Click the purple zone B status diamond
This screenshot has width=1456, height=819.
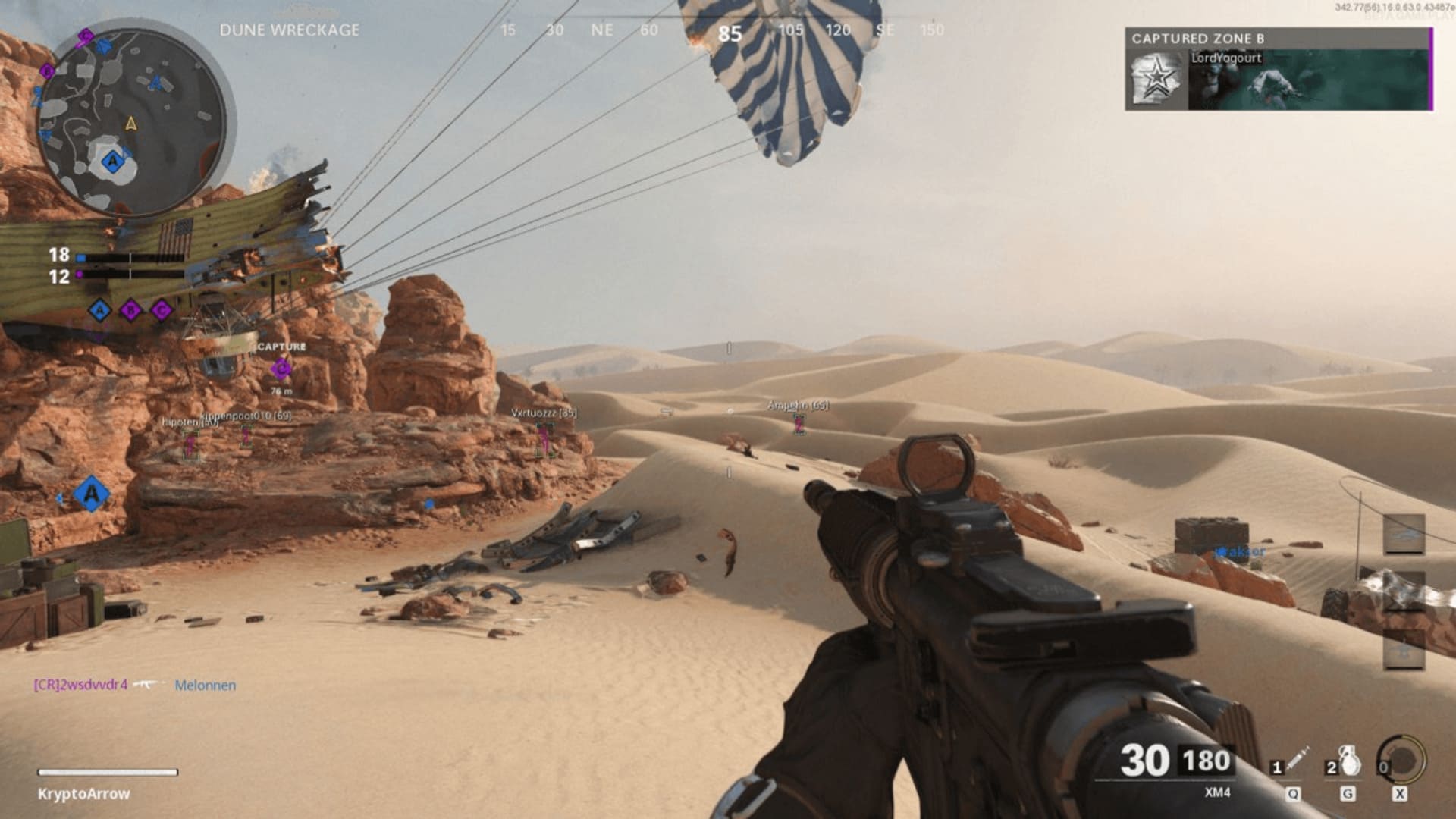tap(130, 309)
